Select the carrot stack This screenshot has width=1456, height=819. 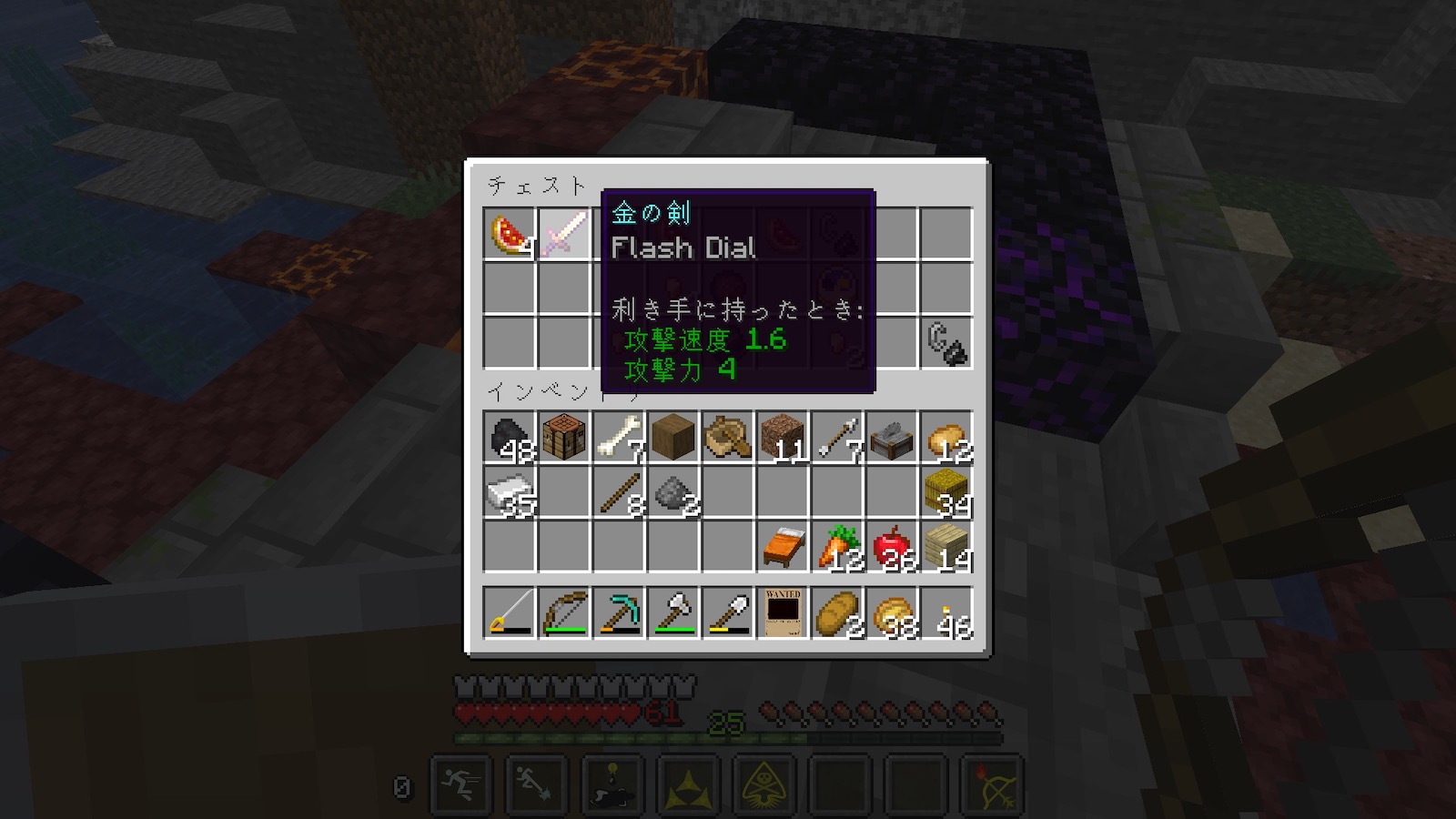coord(837,547)
